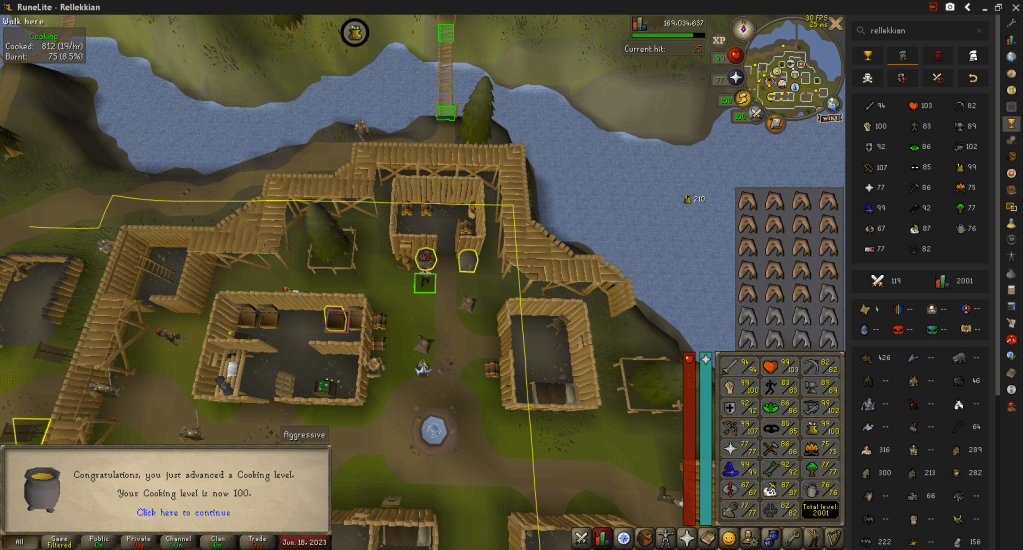Switch to the Quest list tab
The width and height of the screenshot is (1023, 550).
[625, 538]
